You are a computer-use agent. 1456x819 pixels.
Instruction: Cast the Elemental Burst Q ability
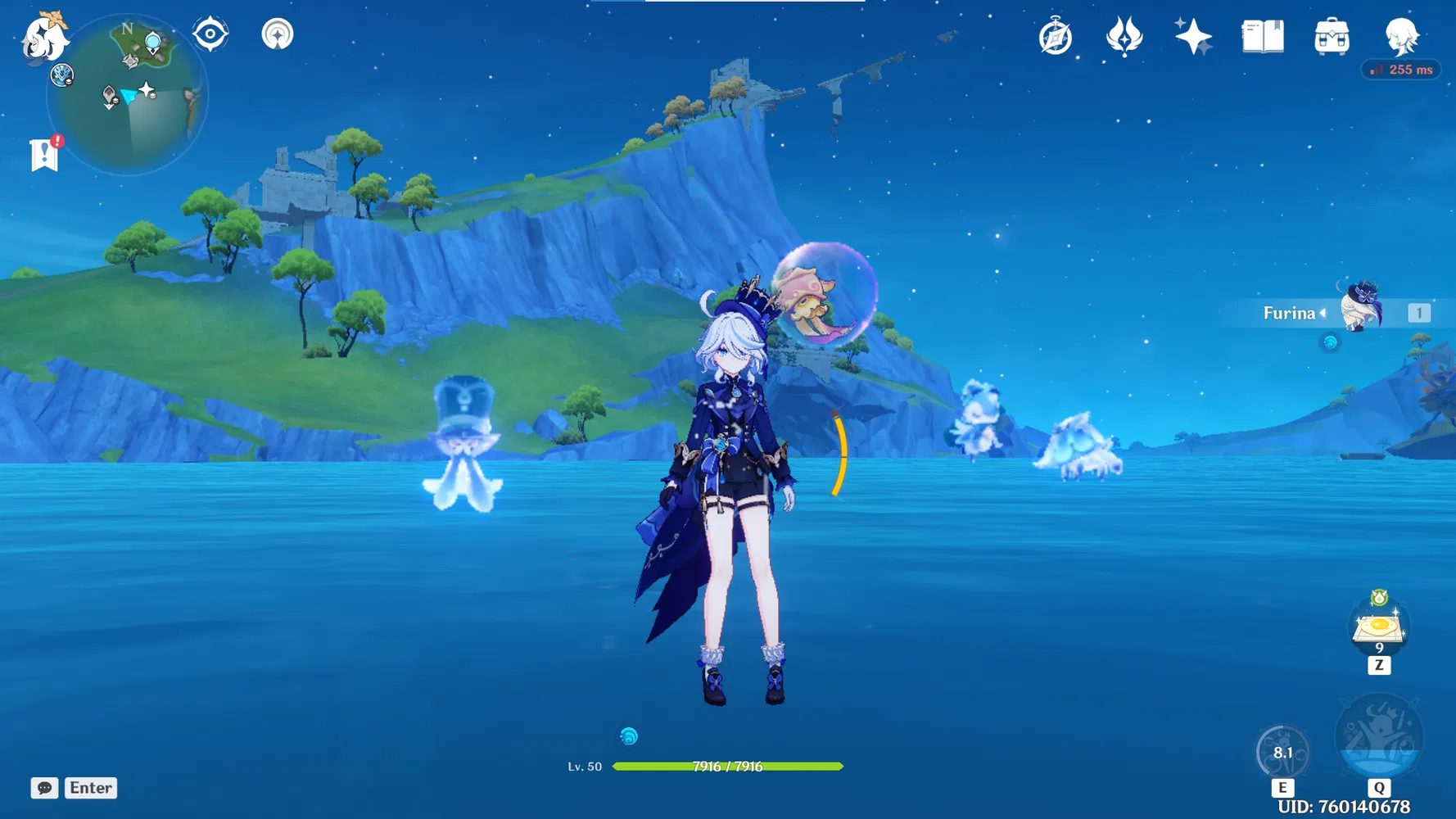pyautogui.click(x=1380, y=737)
